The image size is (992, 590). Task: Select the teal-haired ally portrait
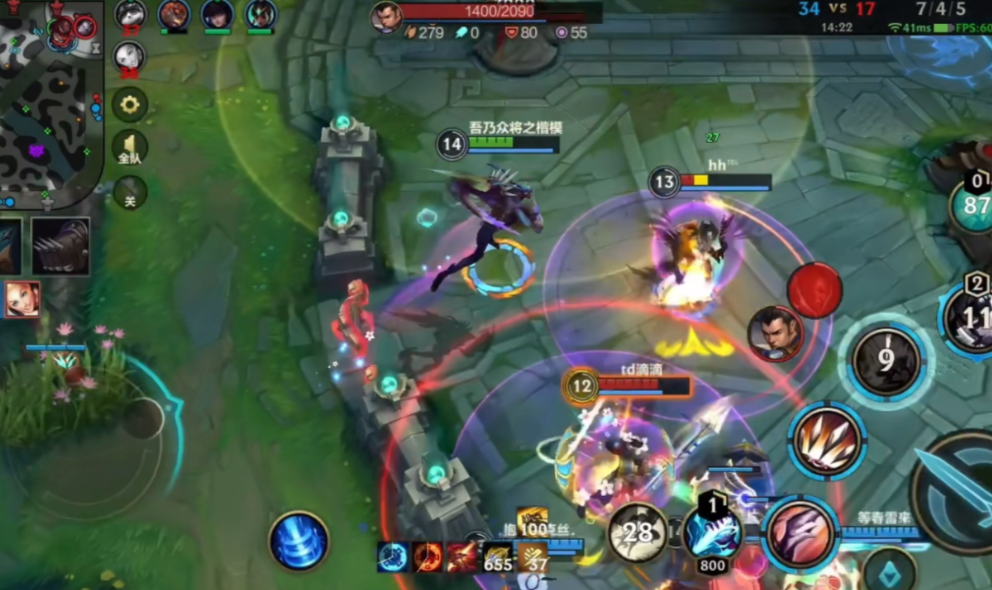click(x=260, y=15)
